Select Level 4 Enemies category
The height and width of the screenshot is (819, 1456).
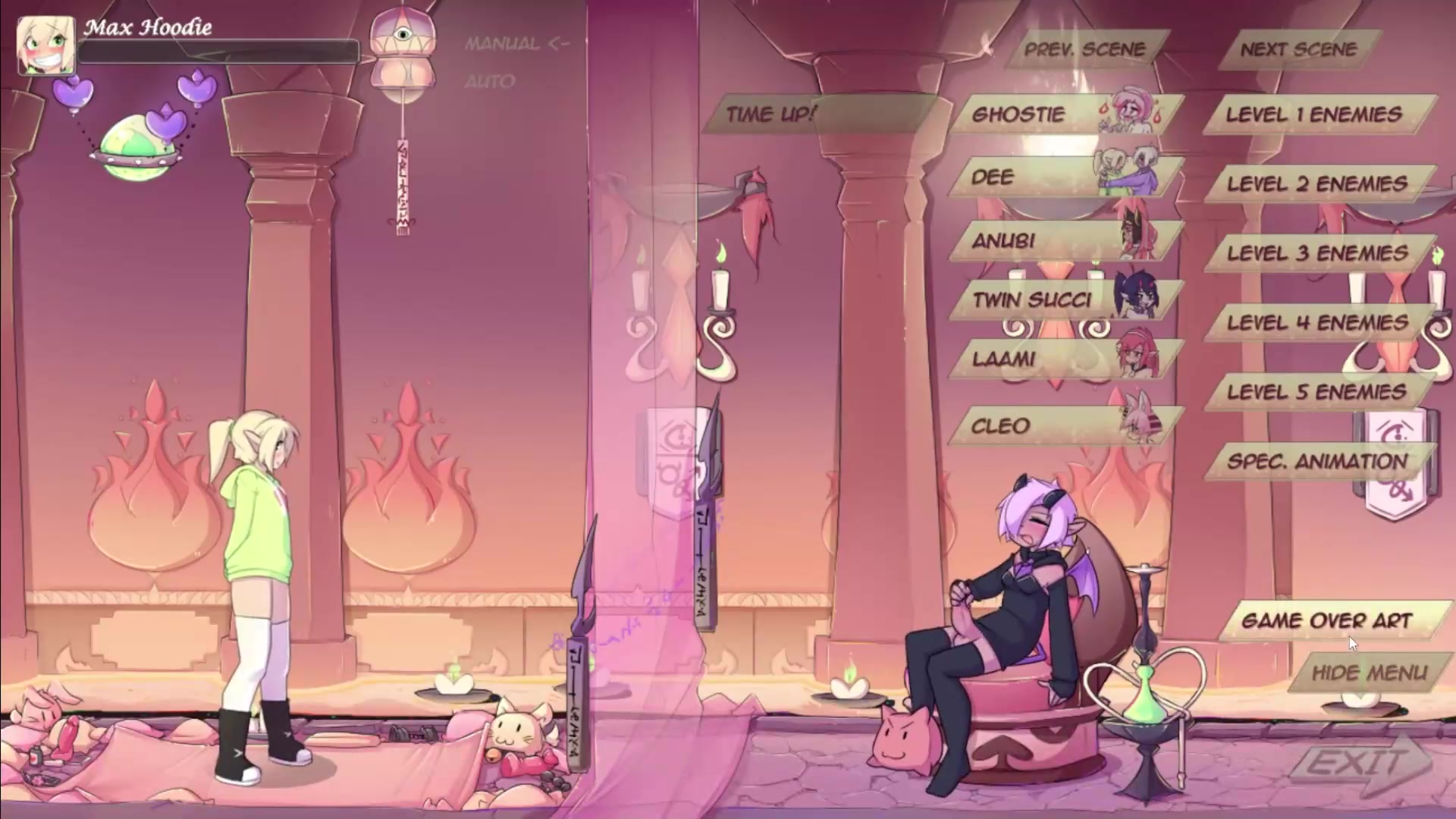click(x=1317, y=323)
